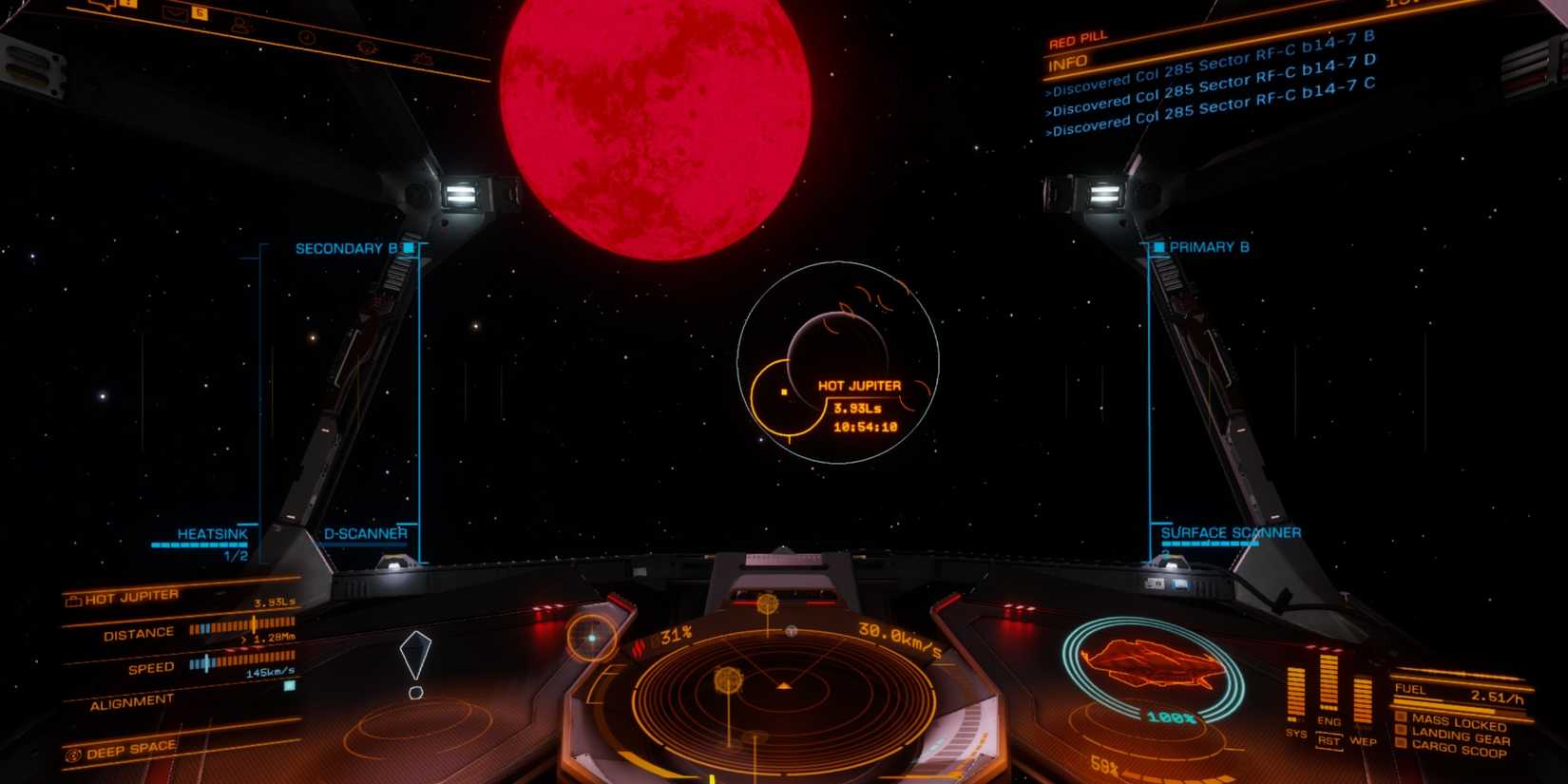Select the HEATSINK launcher icon on left panel

click(x=214, y=535)
